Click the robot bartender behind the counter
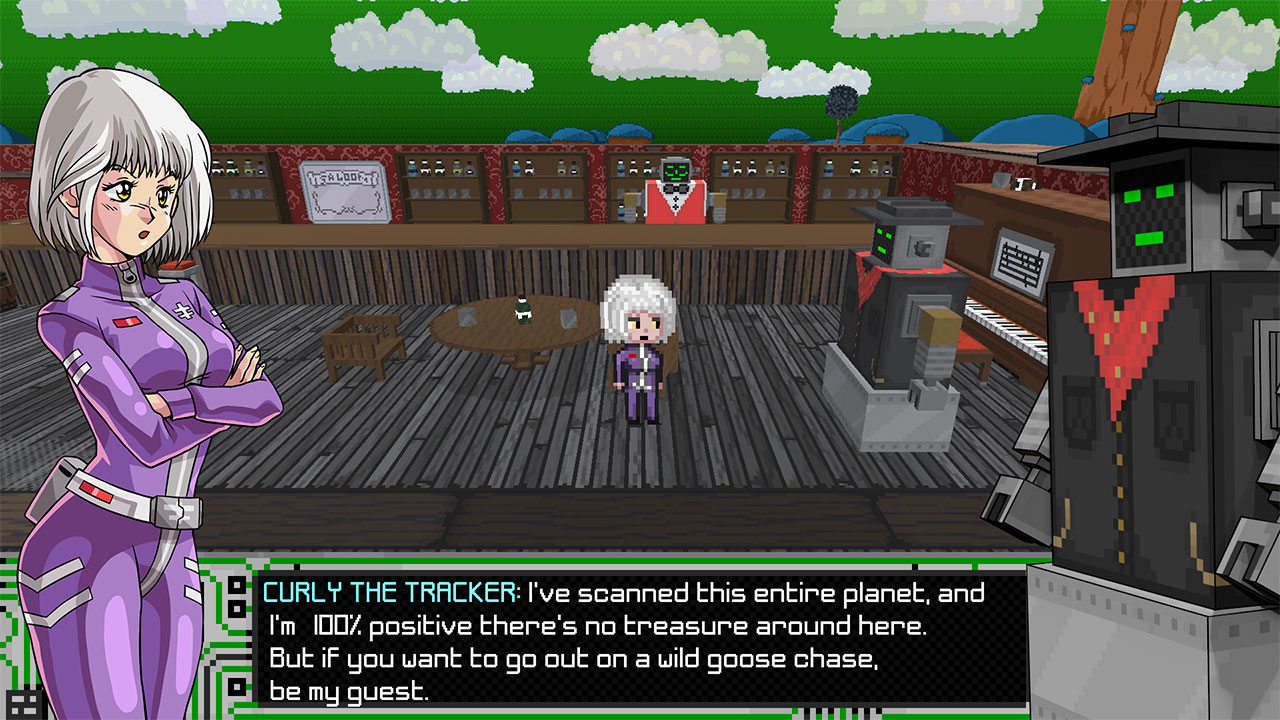This screenshot has width=1280, height=720. (675, 195)
